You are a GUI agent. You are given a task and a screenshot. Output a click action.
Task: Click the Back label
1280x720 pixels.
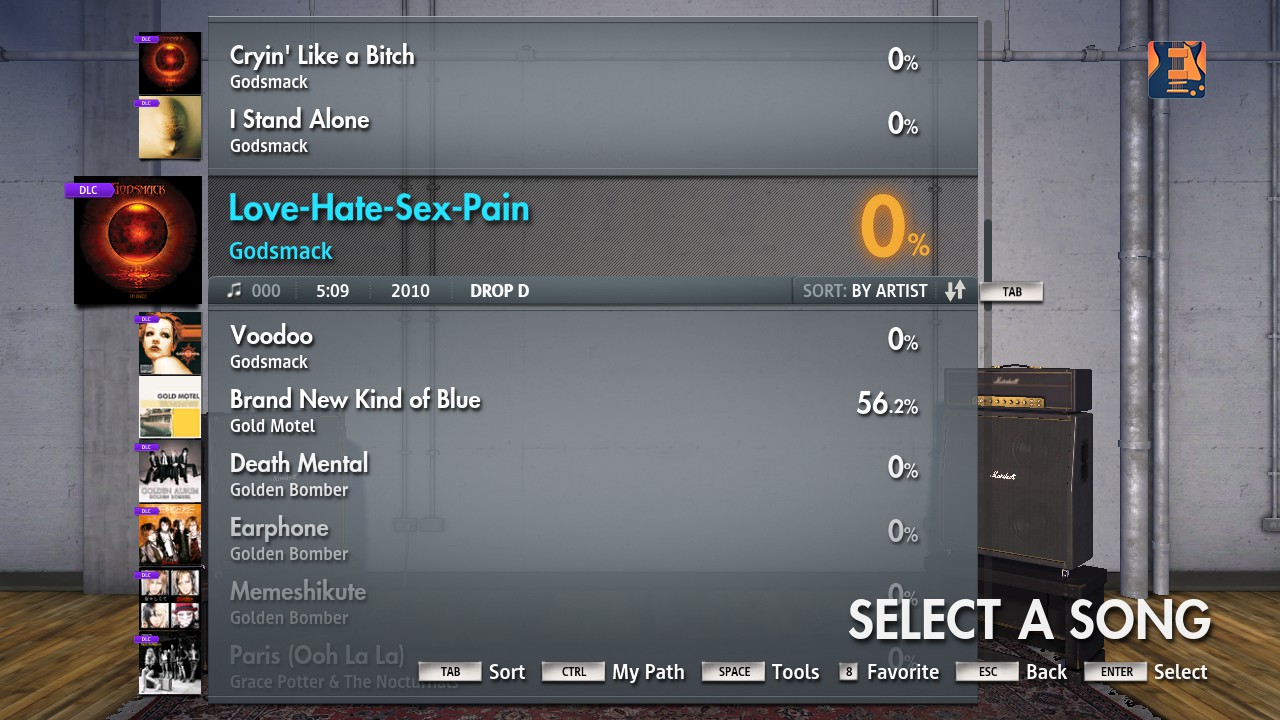click(x=1046, y=672)
